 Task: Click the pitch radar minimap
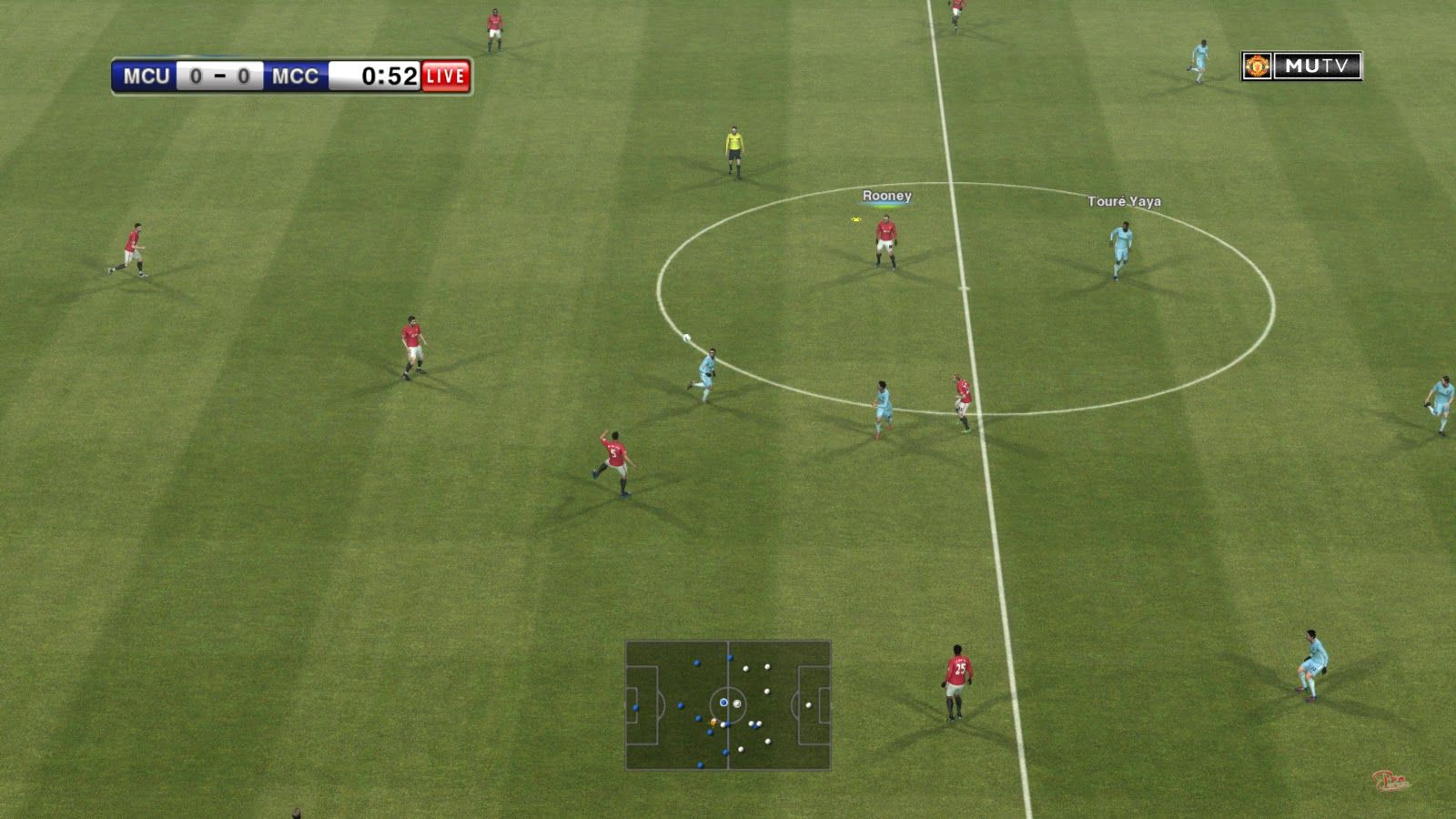pos(728,705)
